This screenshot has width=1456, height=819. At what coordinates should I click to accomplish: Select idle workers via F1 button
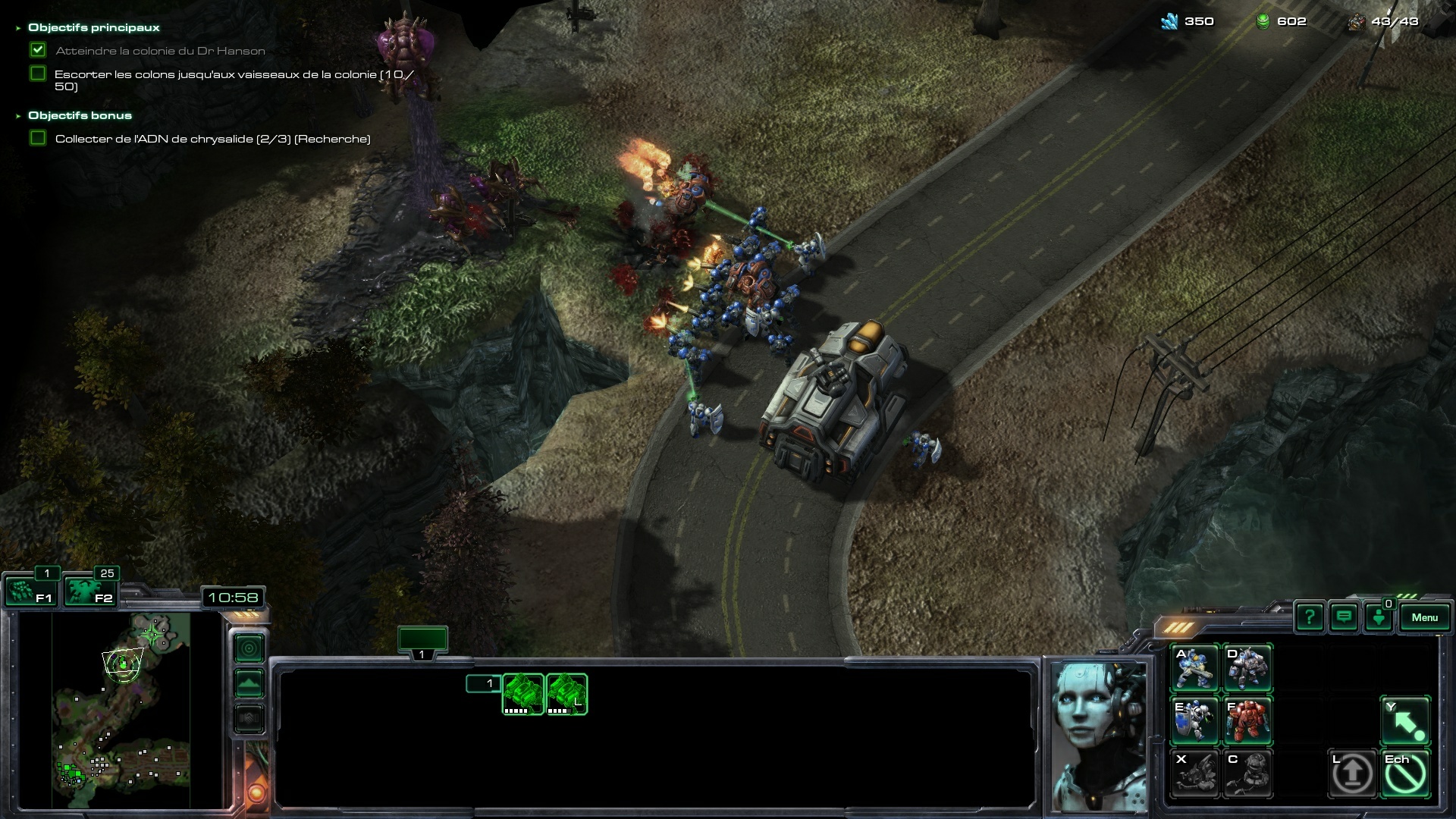click(30, 591)
